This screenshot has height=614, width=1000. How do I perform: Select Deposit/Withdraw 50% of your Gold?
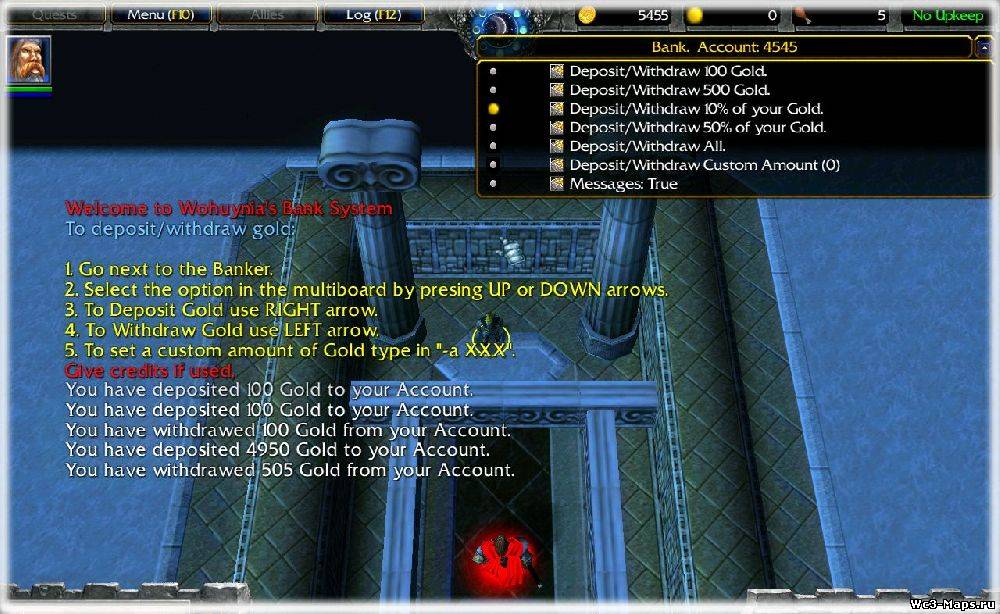point(697,128)
